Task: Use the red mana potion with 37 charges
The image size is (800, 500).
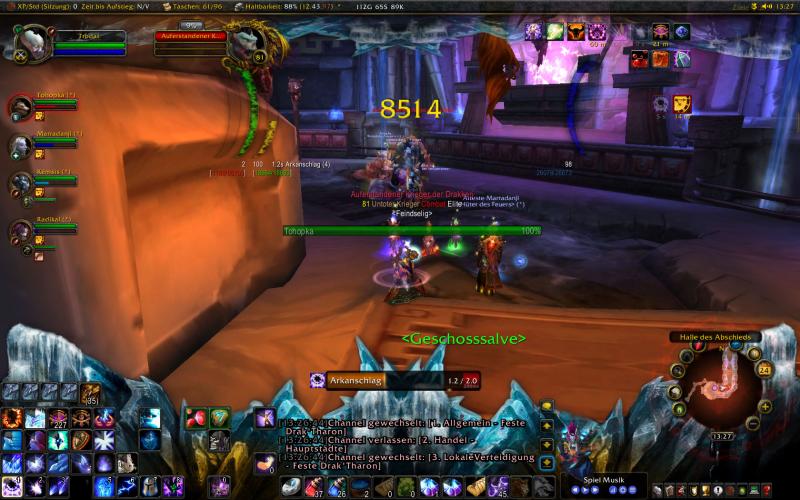Action: pyautogui.click(x=315, y=487)
